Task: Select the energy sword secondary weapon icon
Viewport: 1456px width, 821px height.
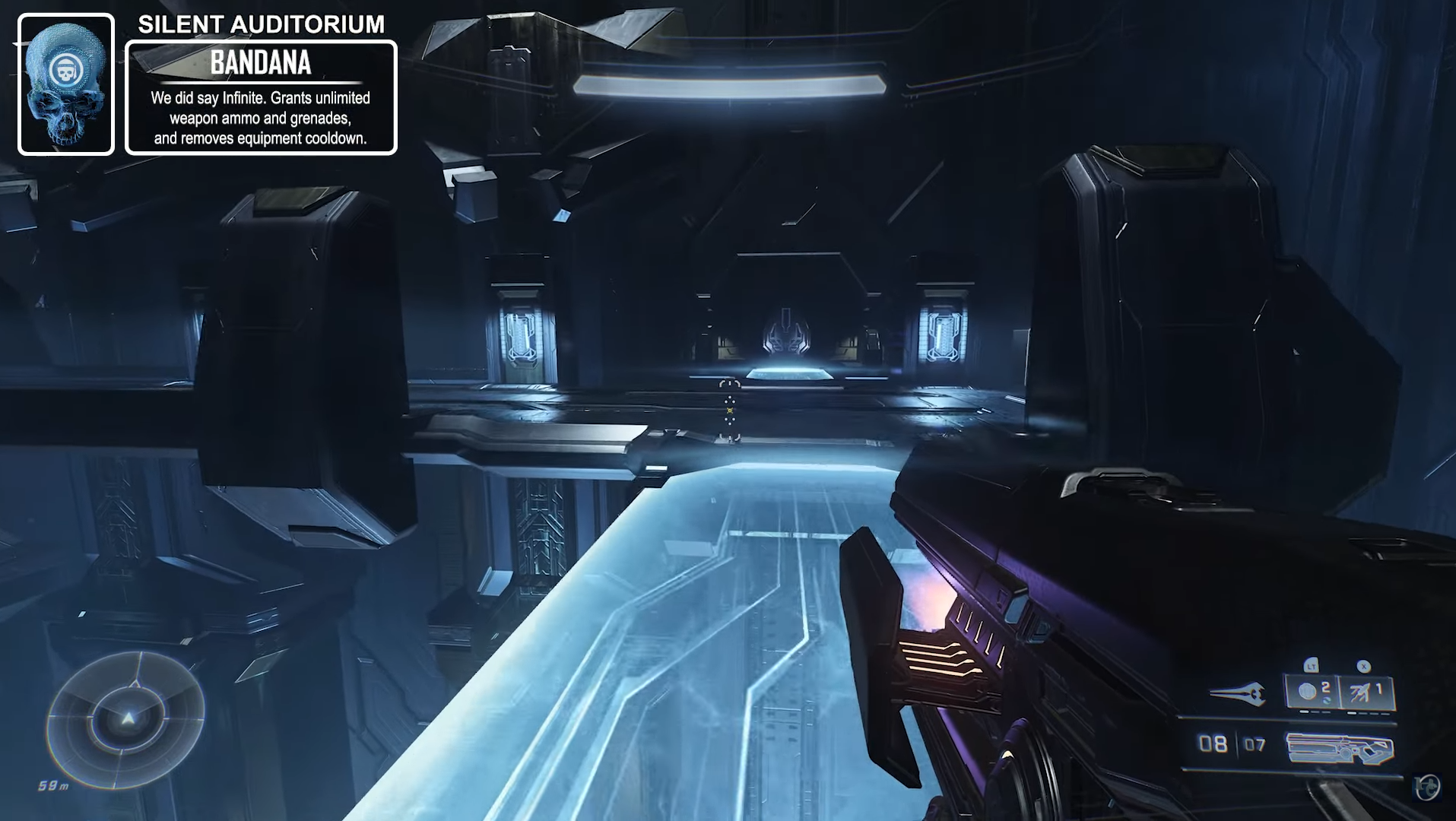Action: [1237, 693]
